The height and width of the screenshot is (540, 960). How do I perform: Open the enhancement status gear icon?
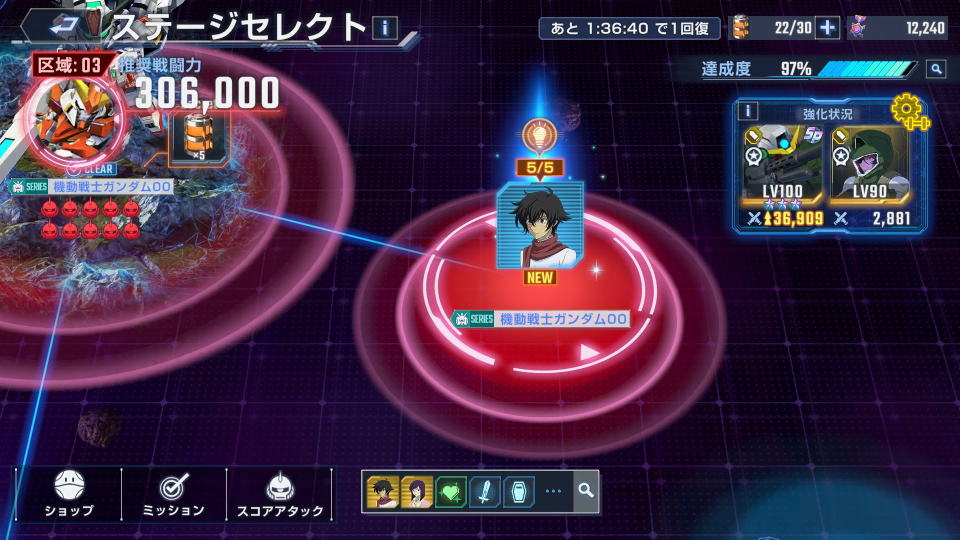point(906,108)
